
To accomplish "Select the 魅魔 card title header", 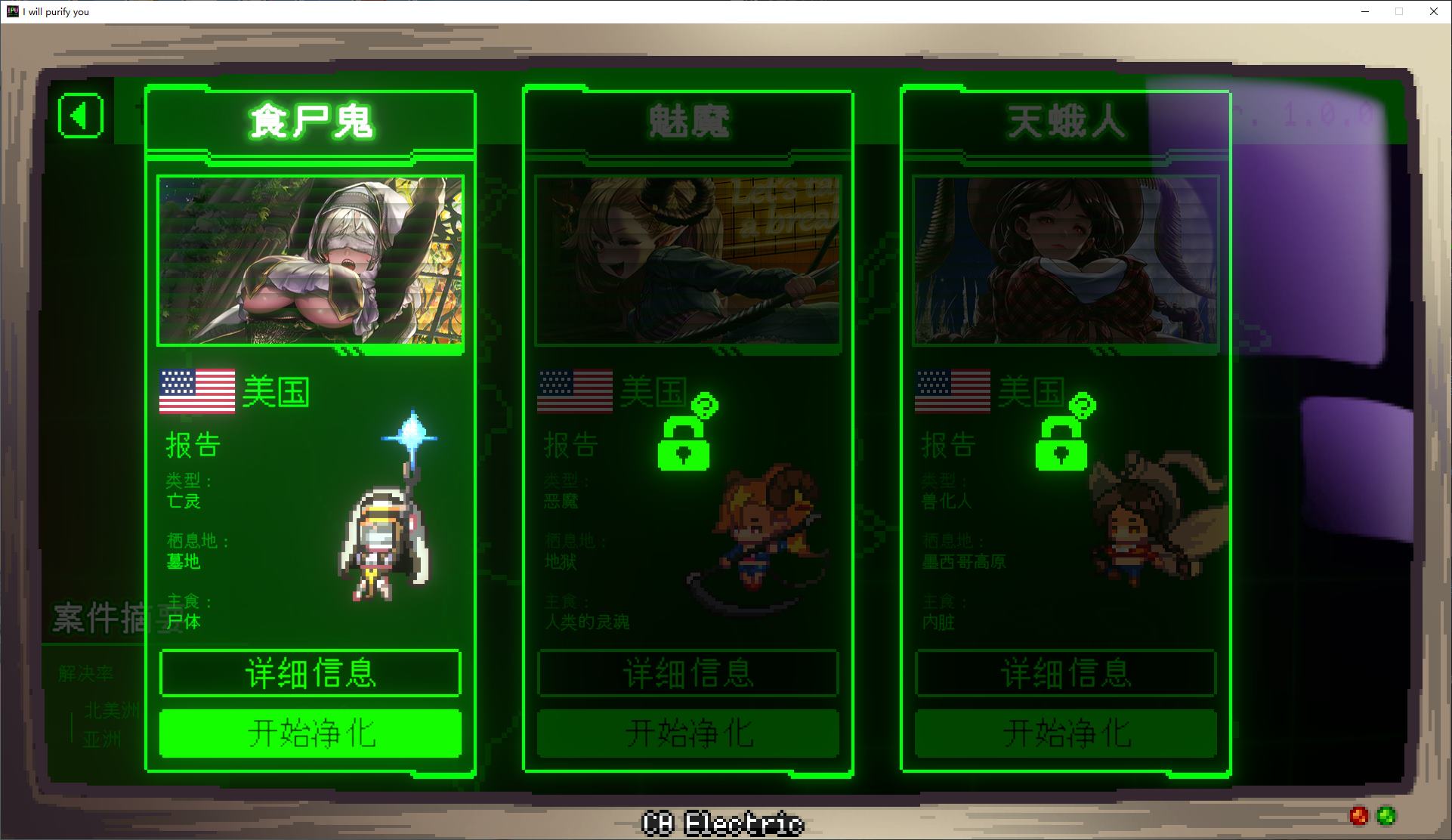I will tap(687, 121).
